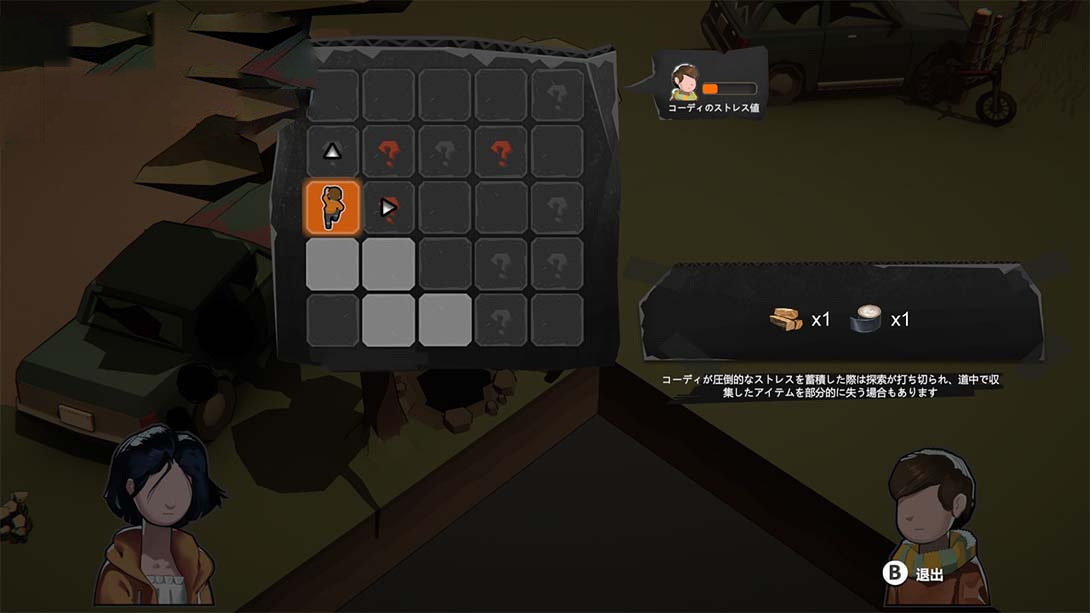Image resolution: width=1090 pixels, height=613 pixels.
Task: Choose the right-arrow tile on the grid
Action: [388, 208]
